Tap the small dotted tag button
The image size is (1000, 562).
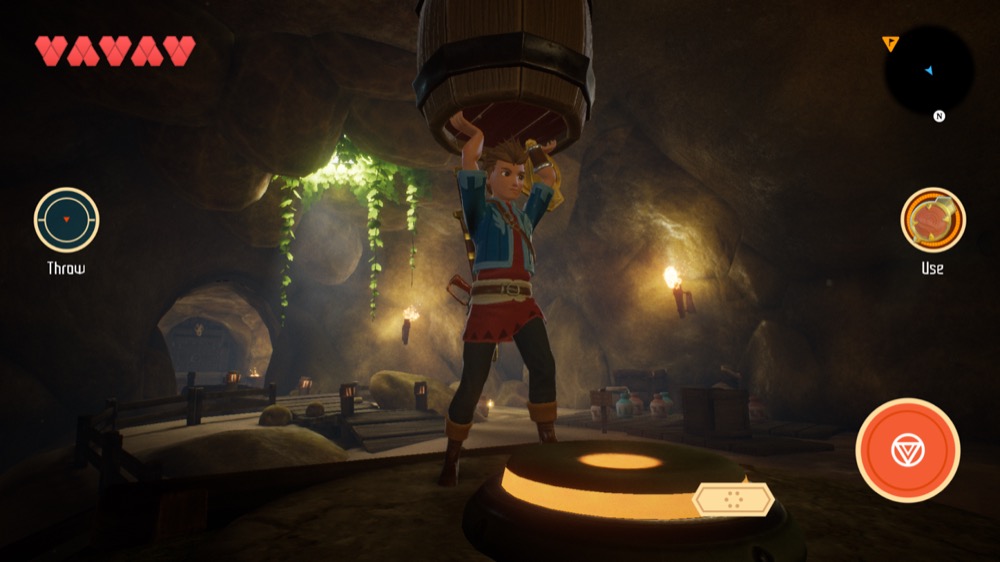point(734,499)
